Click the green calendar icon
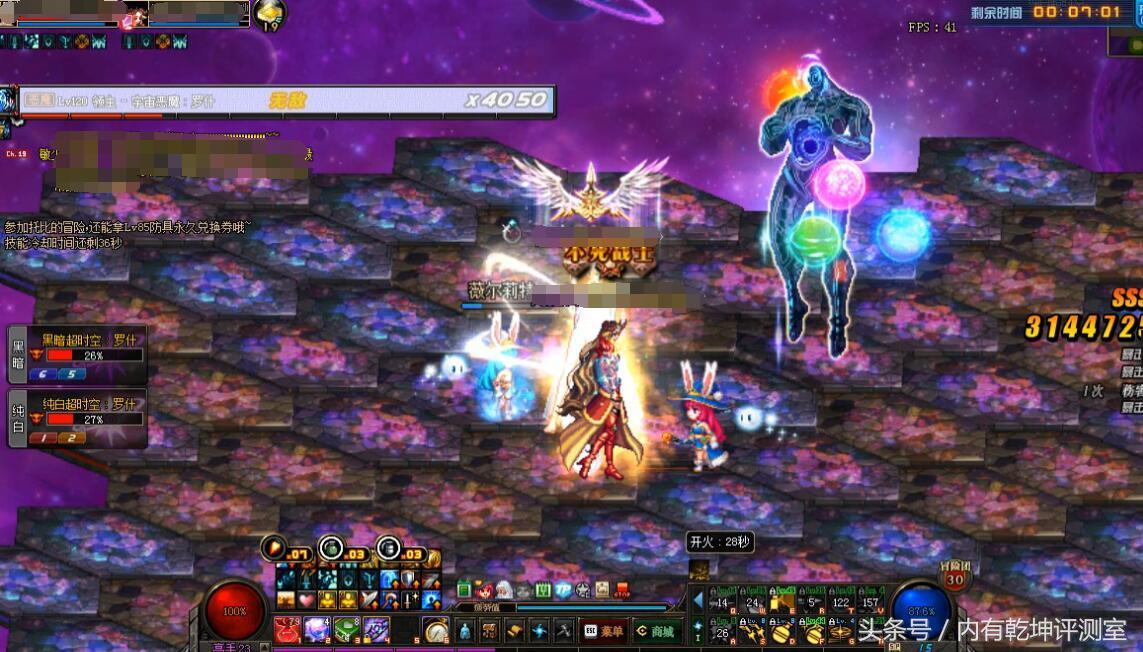This screenshot has width=1143, height=652. pyautogui.click(x=543, y=590)
